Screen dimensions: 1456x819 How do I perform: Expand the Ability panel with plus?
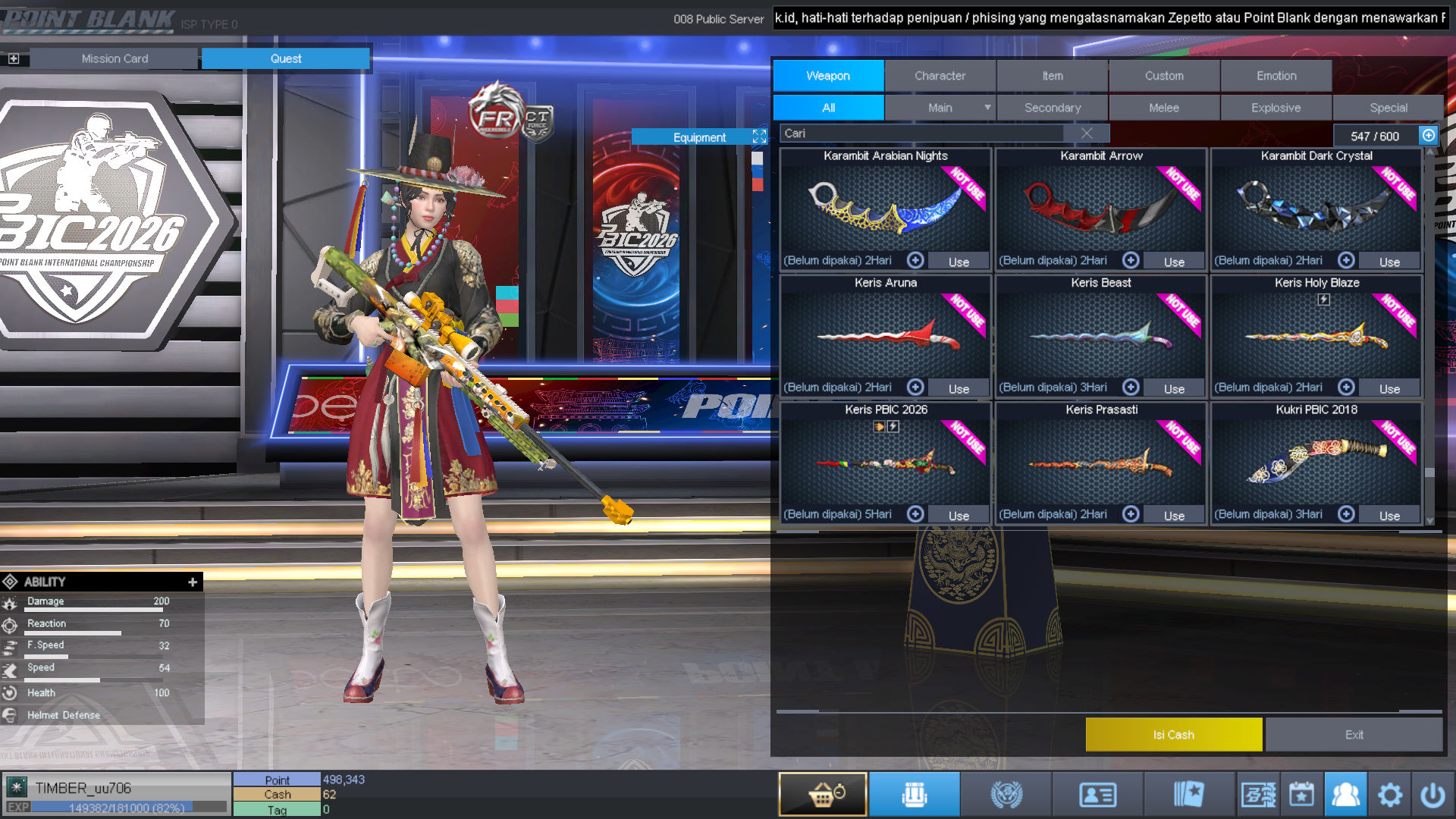tap(193, 582)
